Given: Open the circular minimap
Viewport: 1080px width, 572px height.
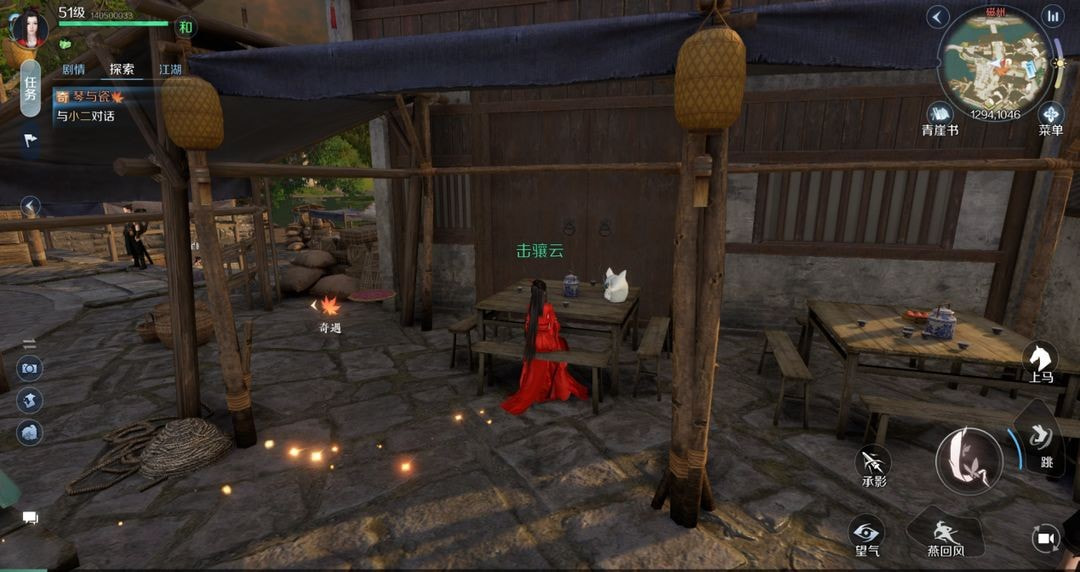Looking at the screenshot, I should click(995, 62).
